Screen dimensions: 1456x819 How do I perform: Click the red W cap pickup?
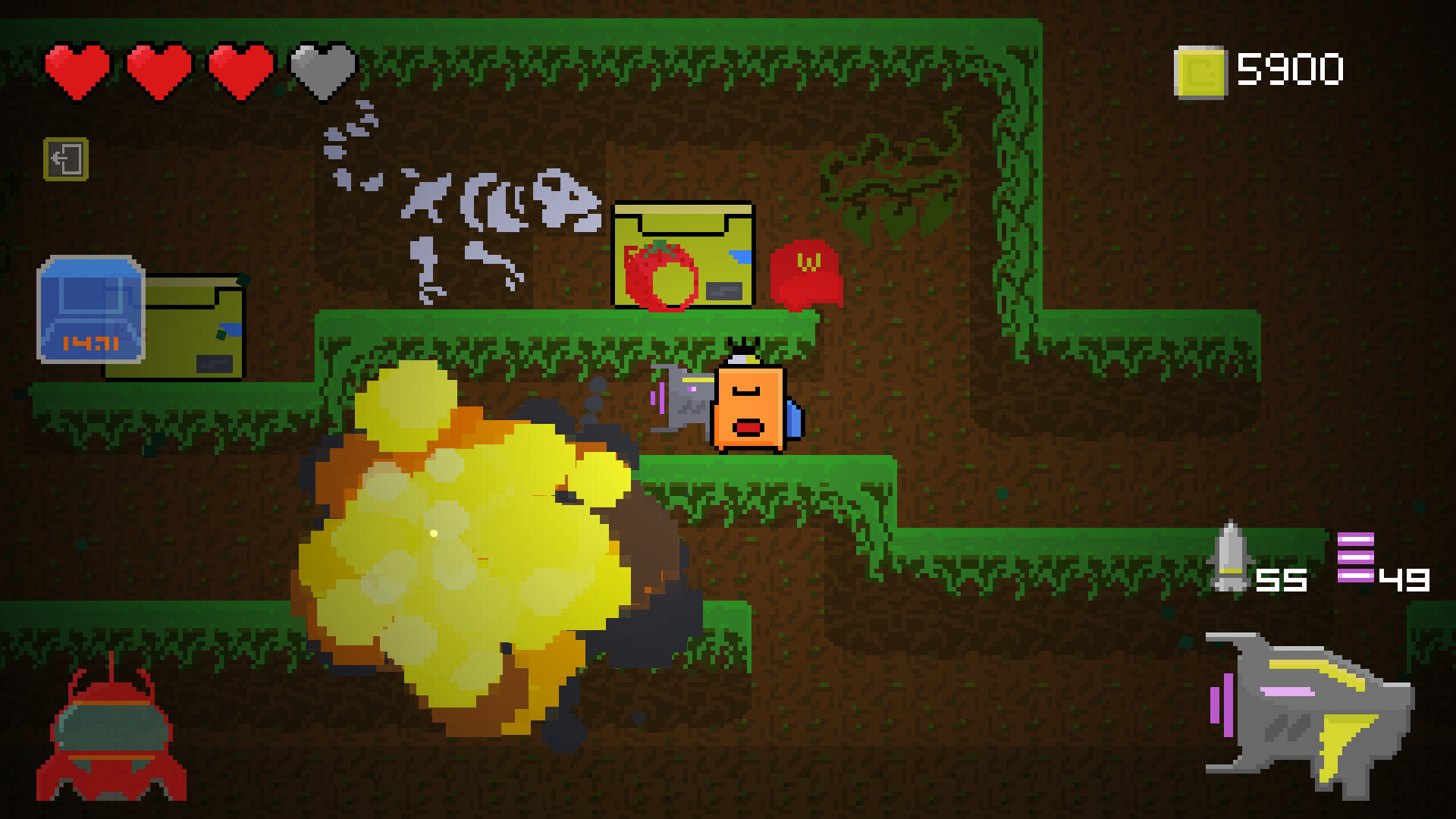(x=806, y=273)
